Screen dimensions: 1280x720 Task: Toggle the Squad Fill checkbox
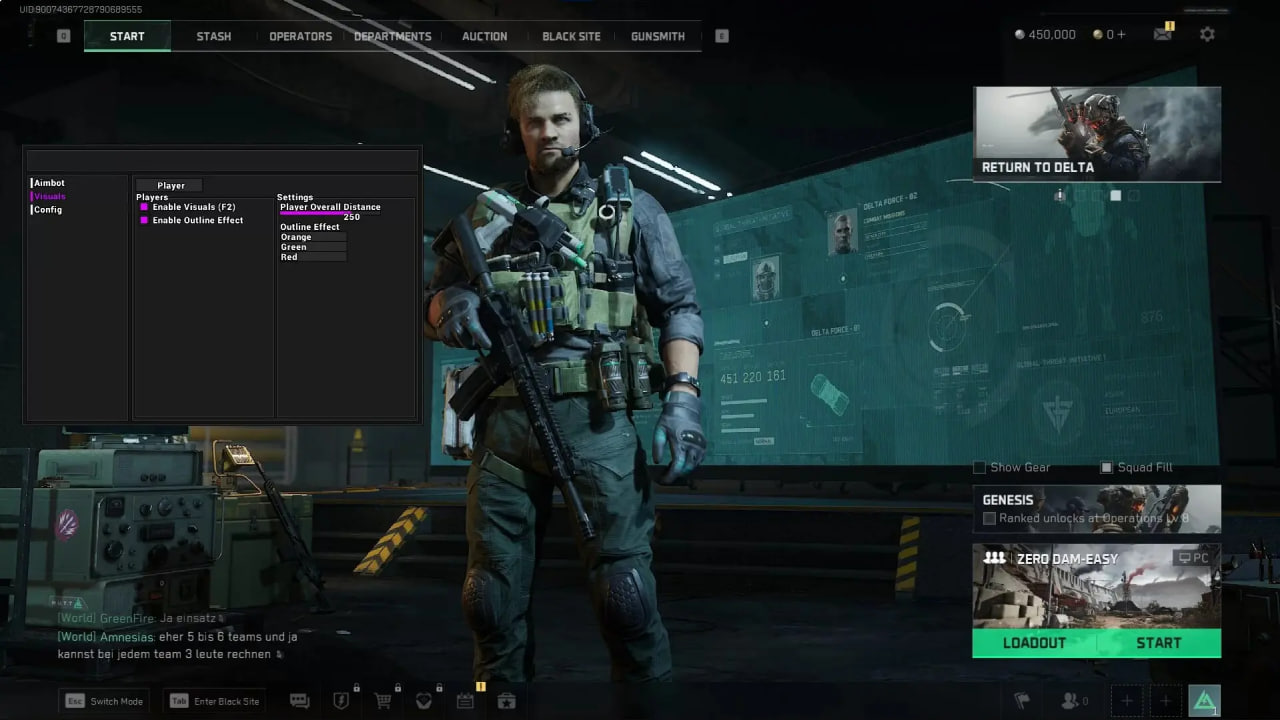coord(1106,467)
